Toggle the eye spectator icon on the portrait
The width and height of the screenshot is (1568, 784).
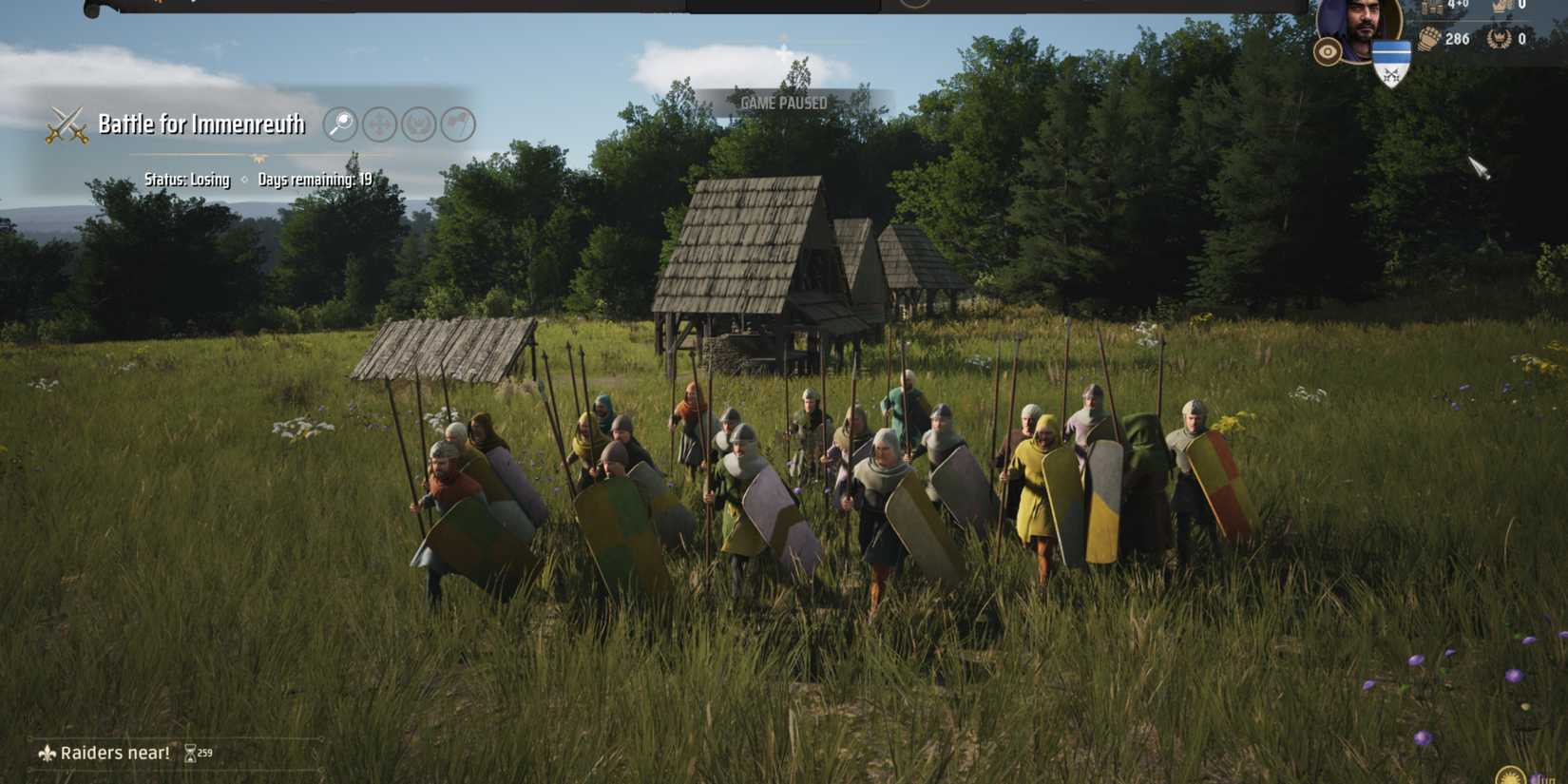1327,50
